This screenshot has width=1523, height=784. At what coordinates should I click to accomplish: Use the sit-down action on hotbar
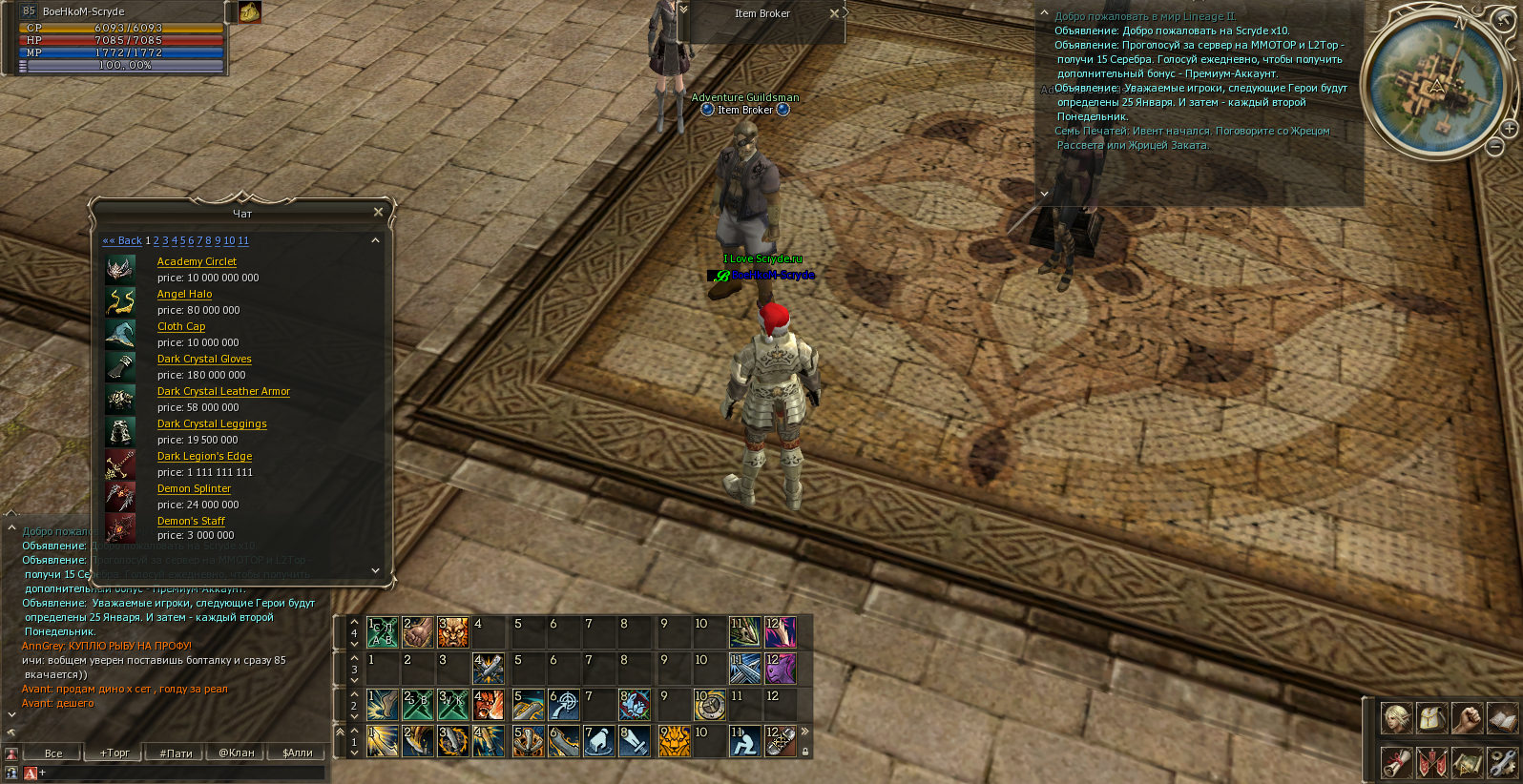[743, 741]
